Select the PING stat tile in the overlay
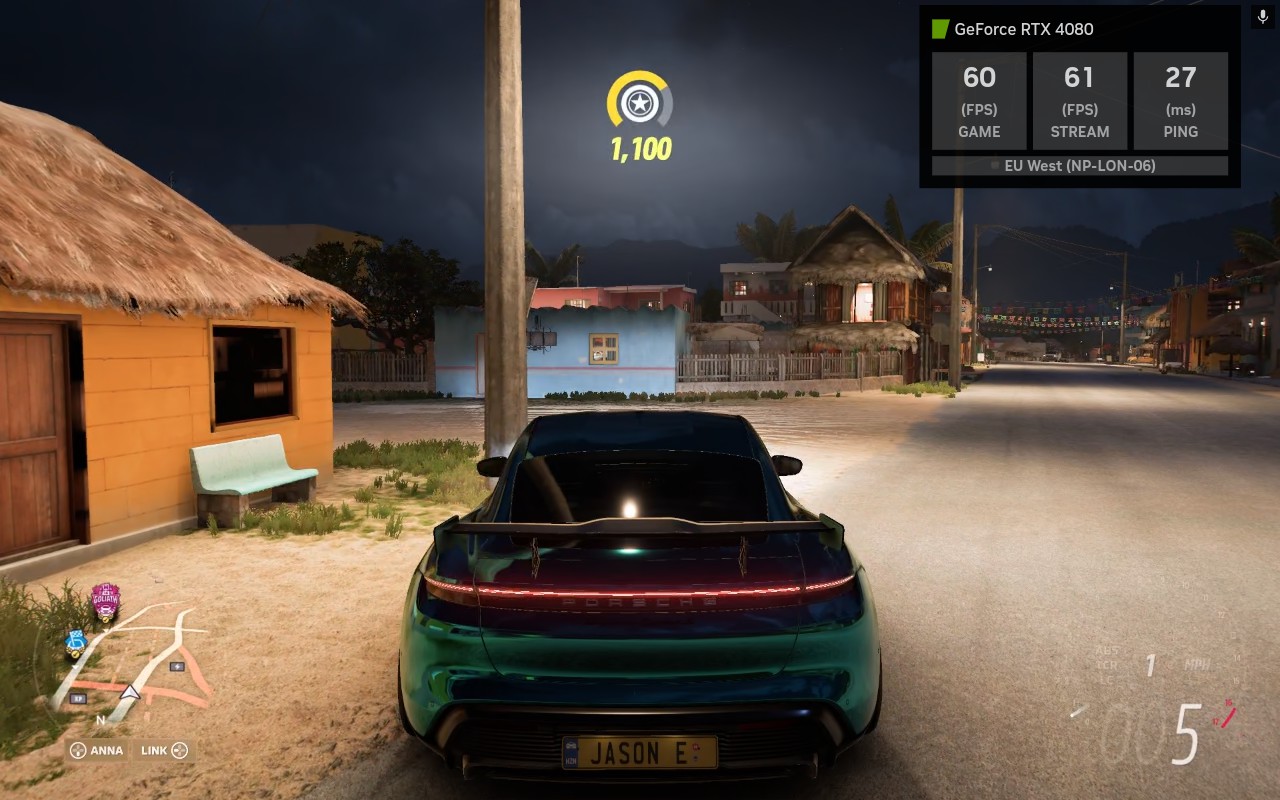 (x=1181, y=100)
